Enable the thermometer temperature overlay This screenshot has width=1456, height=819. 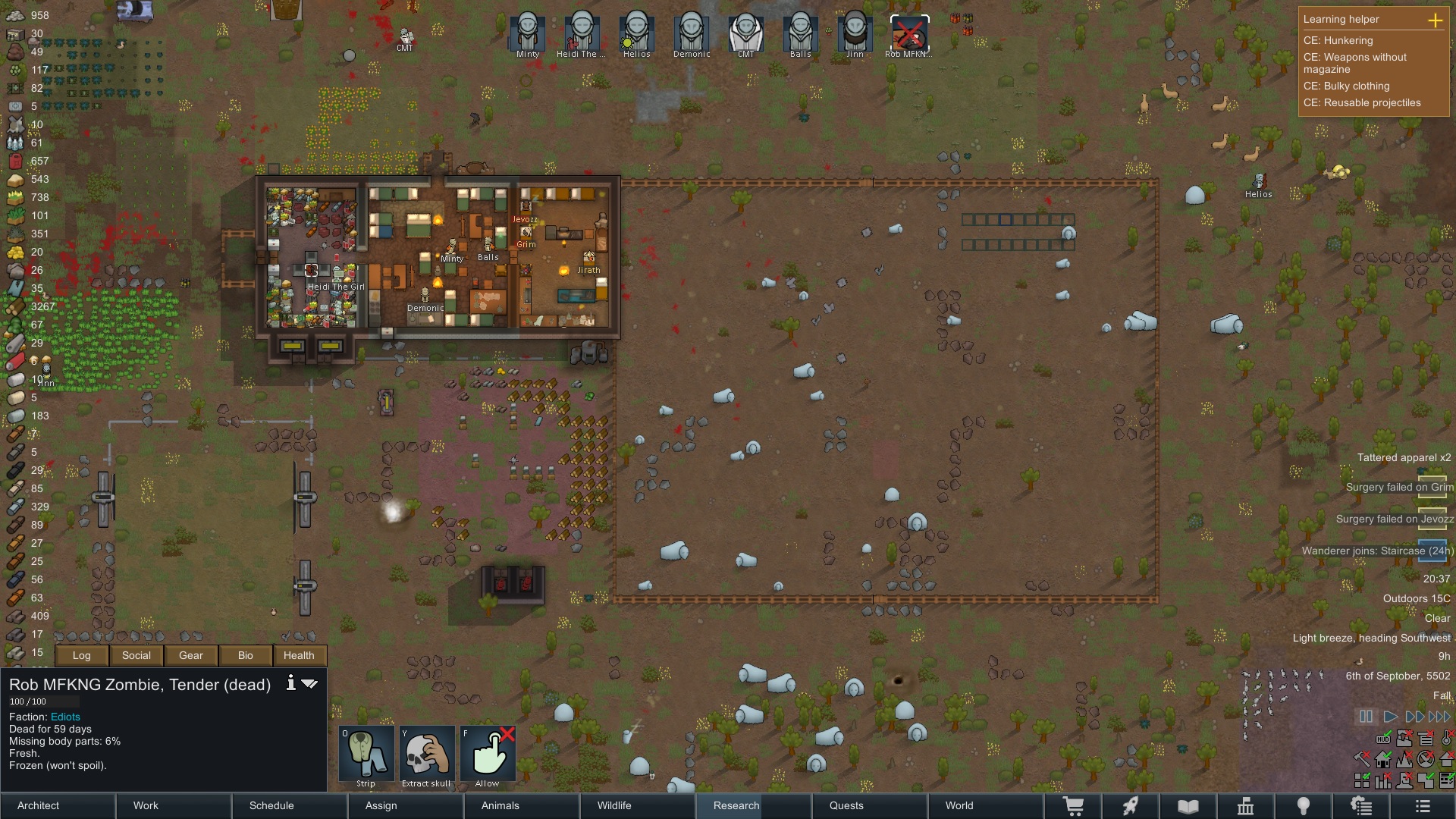[x=1446, y=739]
